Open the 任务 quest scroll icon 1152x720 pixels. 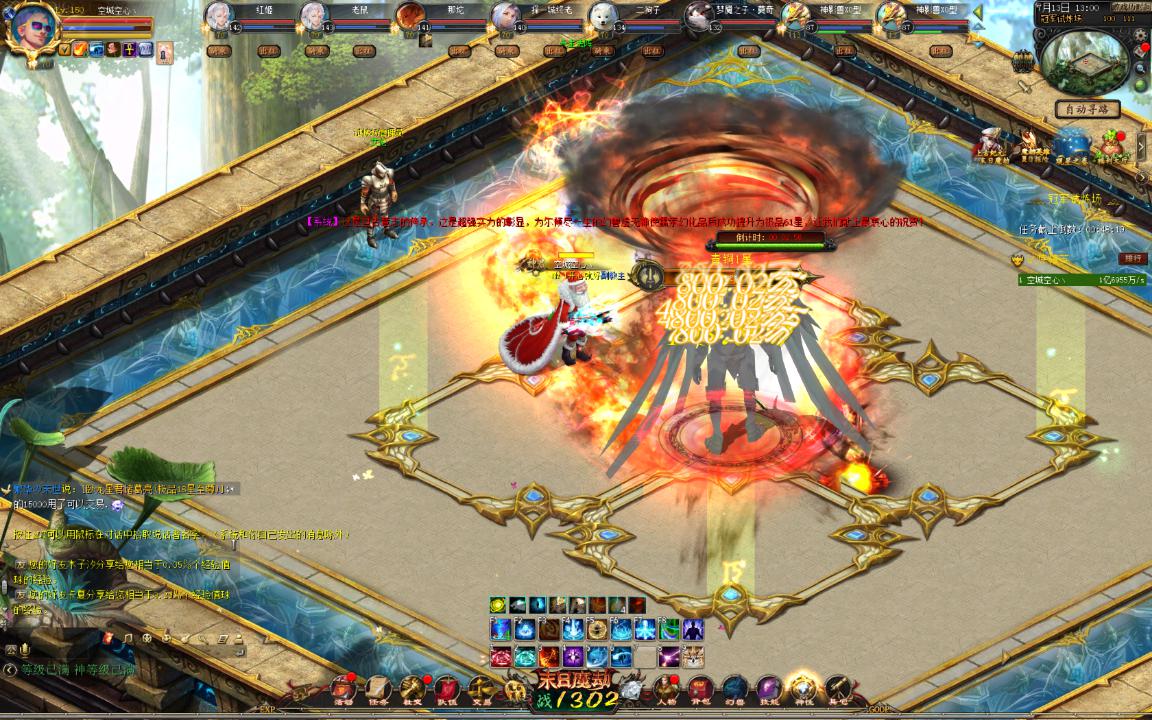(379, 689)
